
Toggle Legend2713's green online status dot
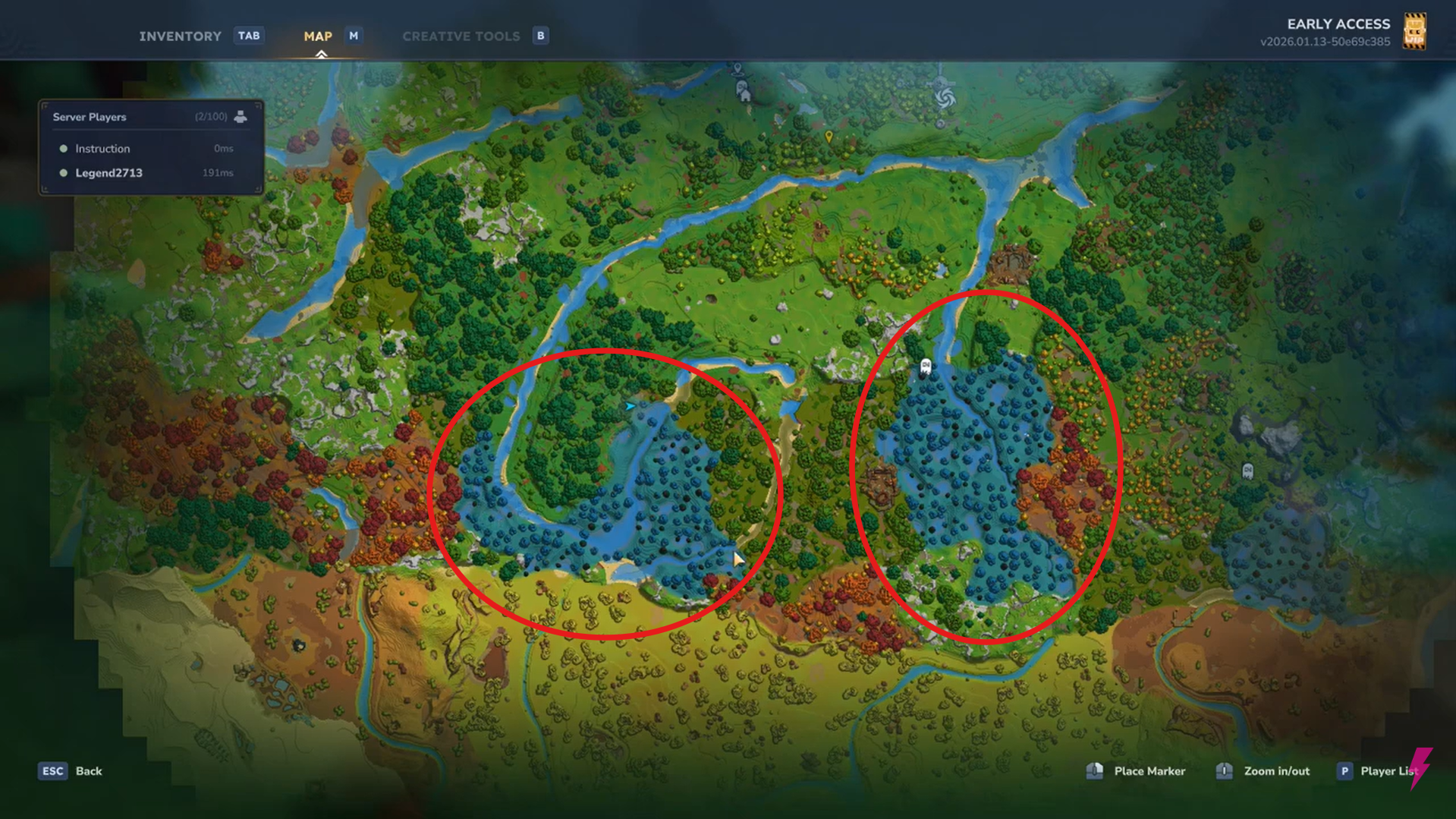click(x=64, y=172)
